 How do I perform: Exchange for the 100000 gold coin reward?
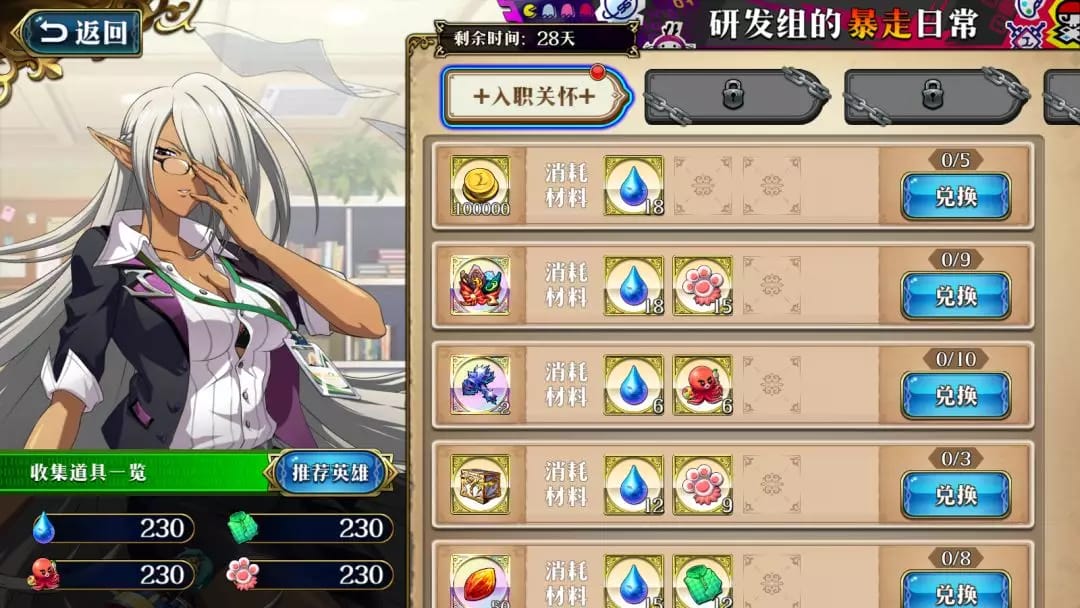[955, 196]
